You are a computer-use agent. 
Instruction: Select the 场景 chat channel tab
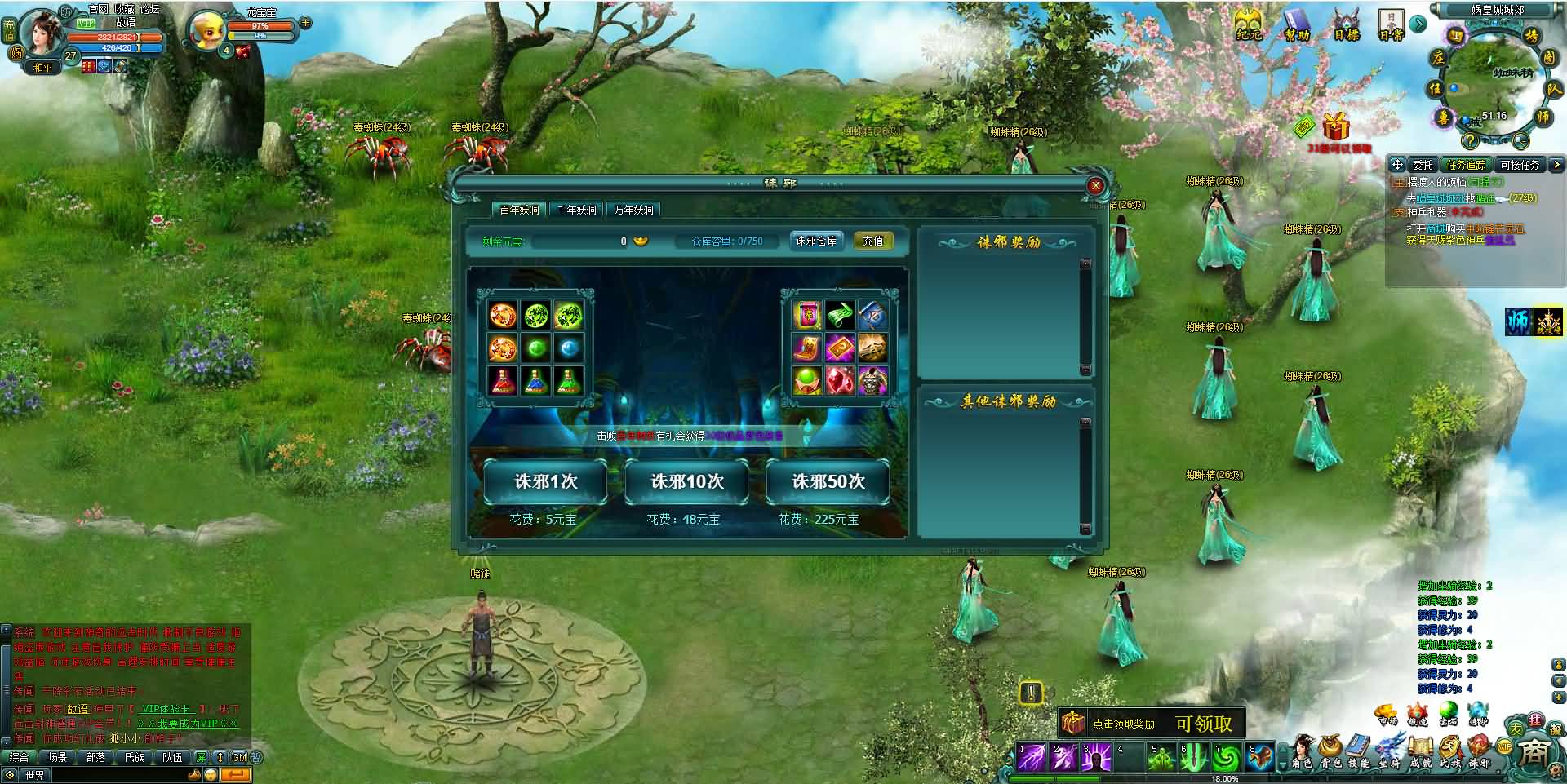[57, 757]
